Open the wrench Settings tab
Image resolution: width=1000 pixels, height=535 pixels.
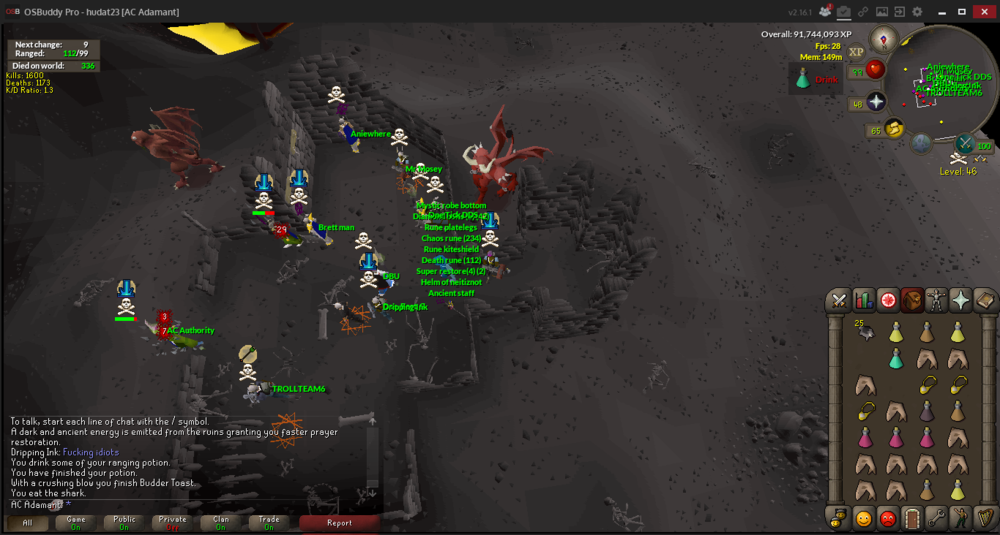[936, 518]
